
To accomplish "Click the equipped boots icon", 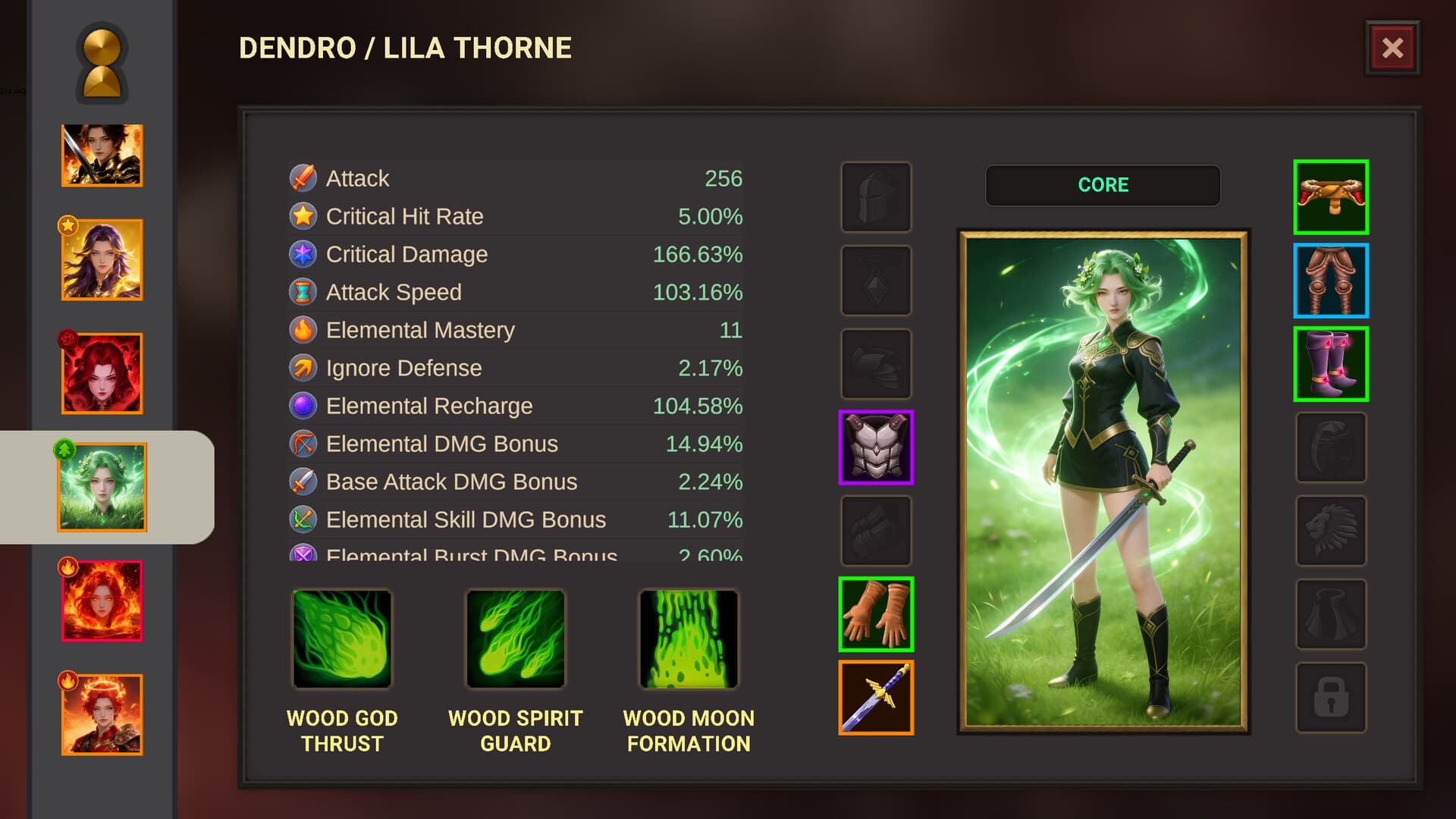I will click(x=1331, y=365).
